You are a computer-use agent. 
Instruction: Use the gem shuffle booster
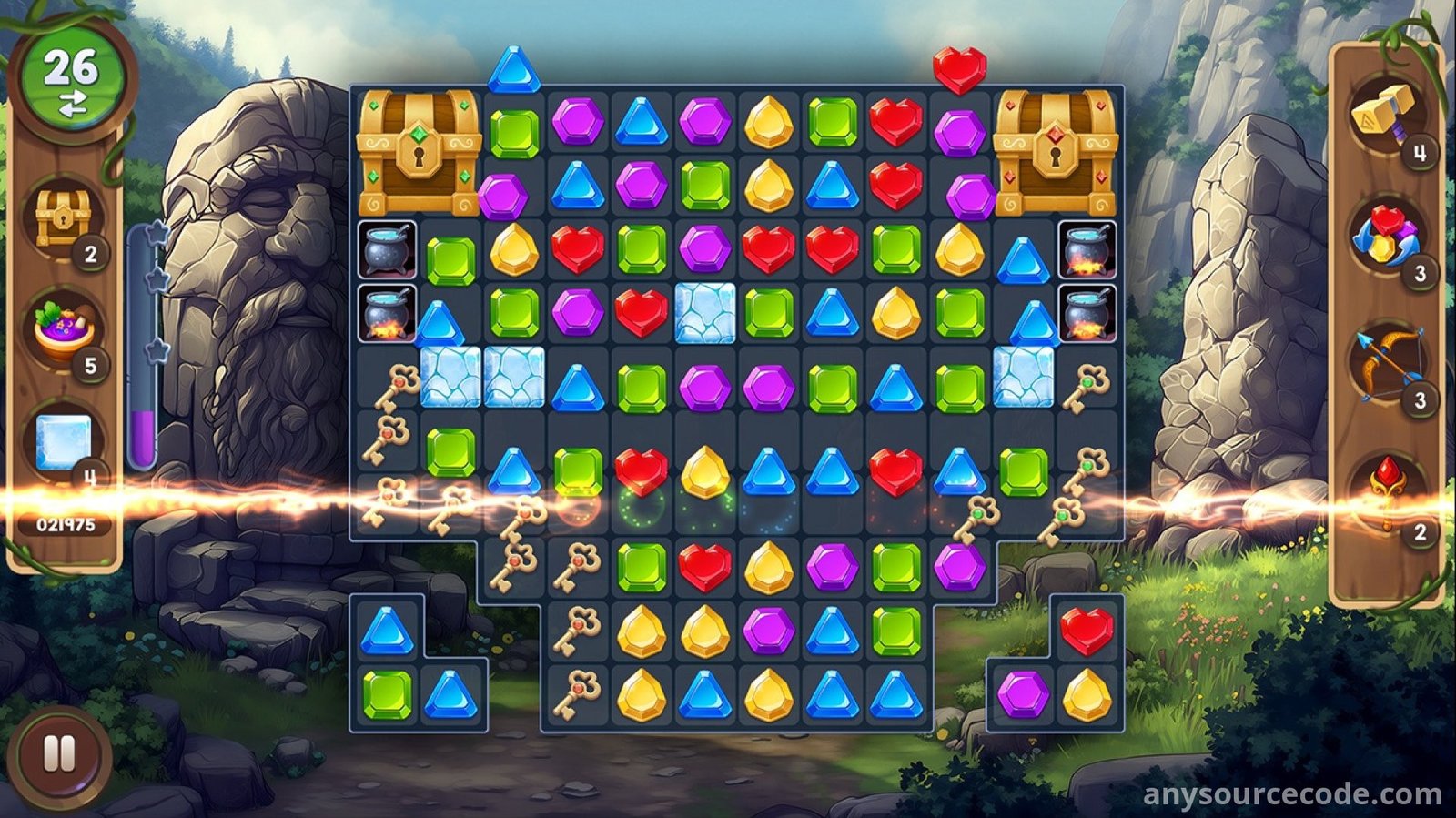pos(1385,238)
